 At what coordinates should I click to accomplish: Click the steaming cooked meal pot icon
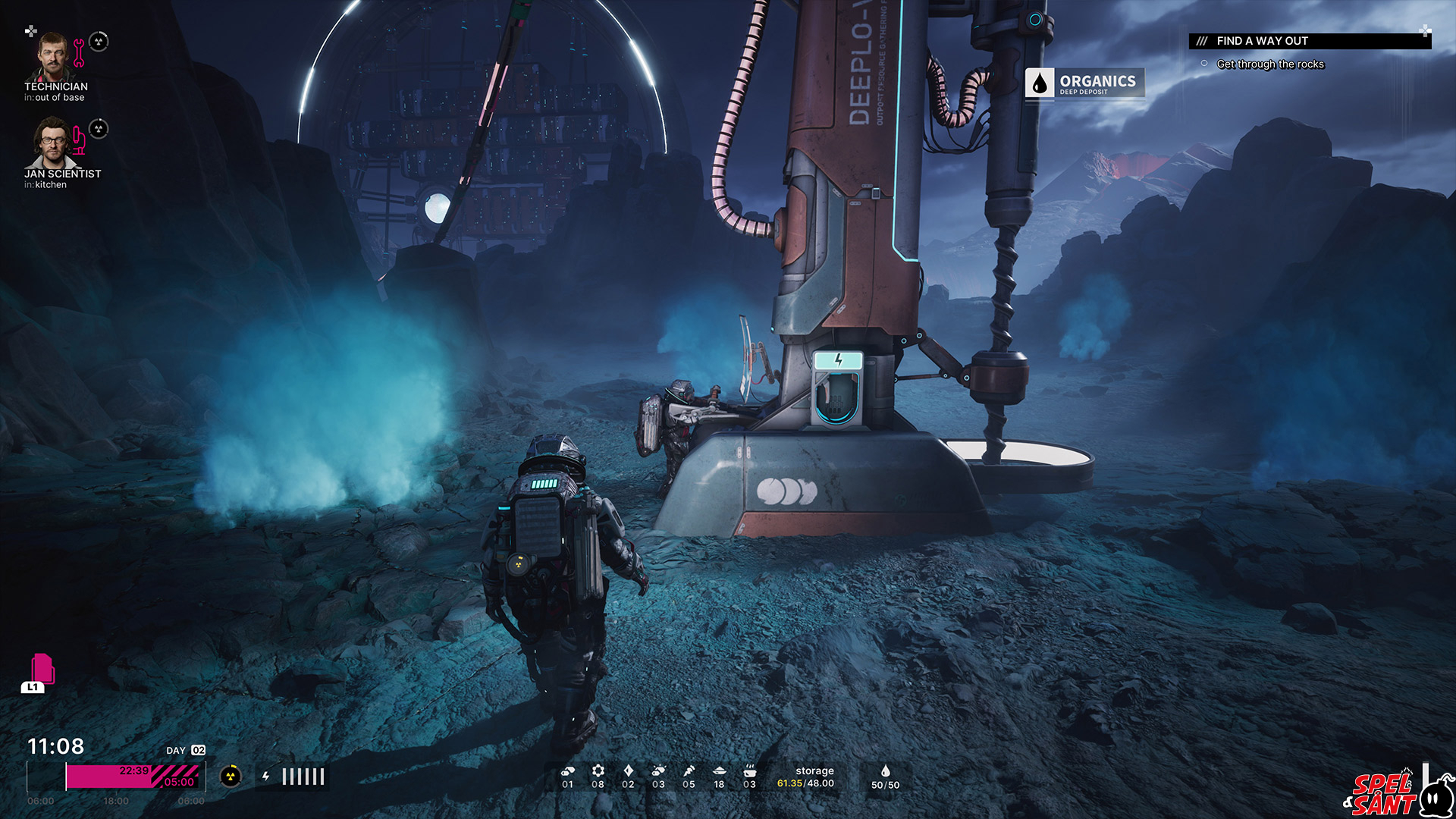click(x=749, y=771)
